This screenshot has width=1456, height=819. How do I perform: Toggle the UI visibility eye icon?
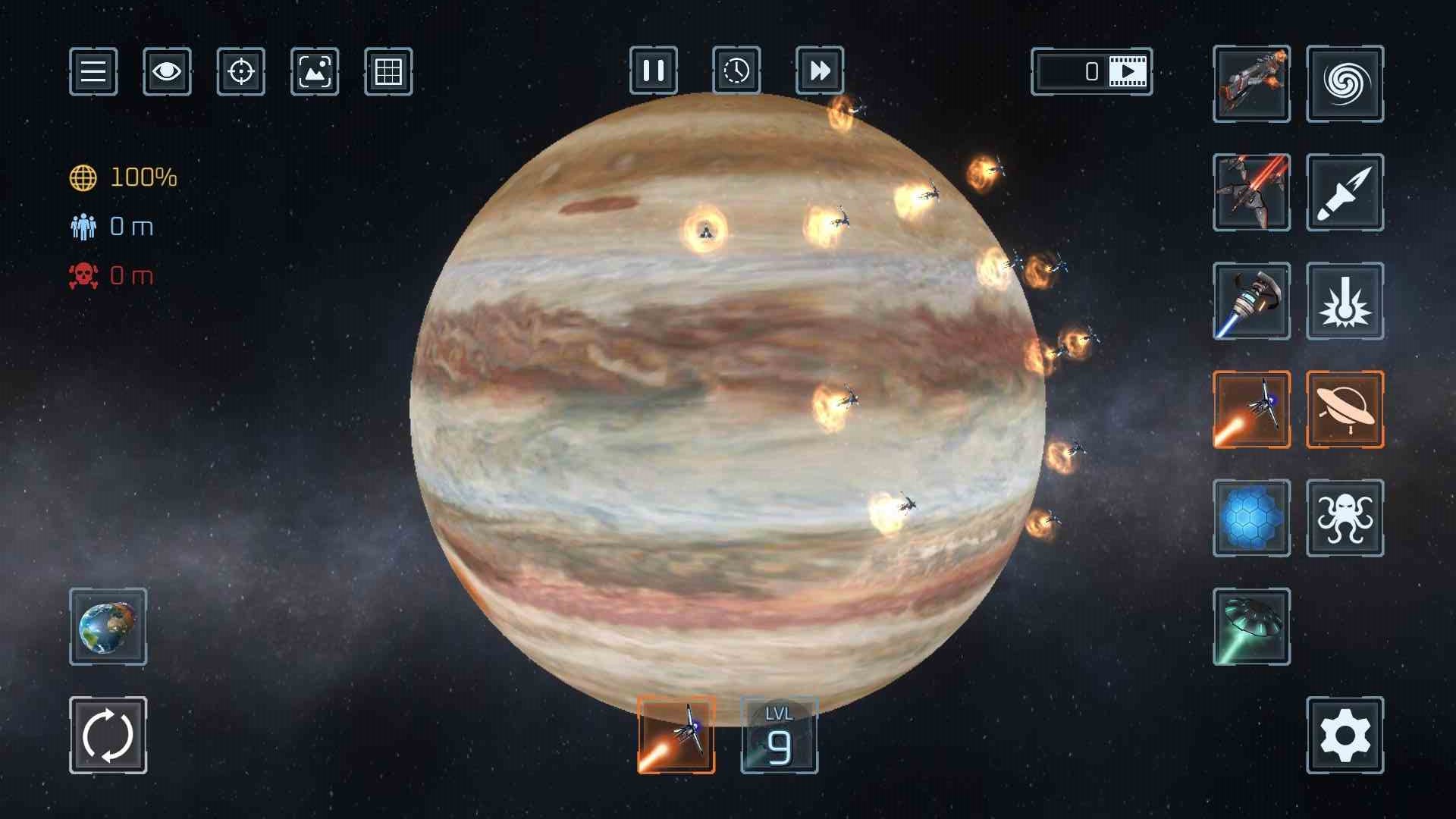(167, 72)
